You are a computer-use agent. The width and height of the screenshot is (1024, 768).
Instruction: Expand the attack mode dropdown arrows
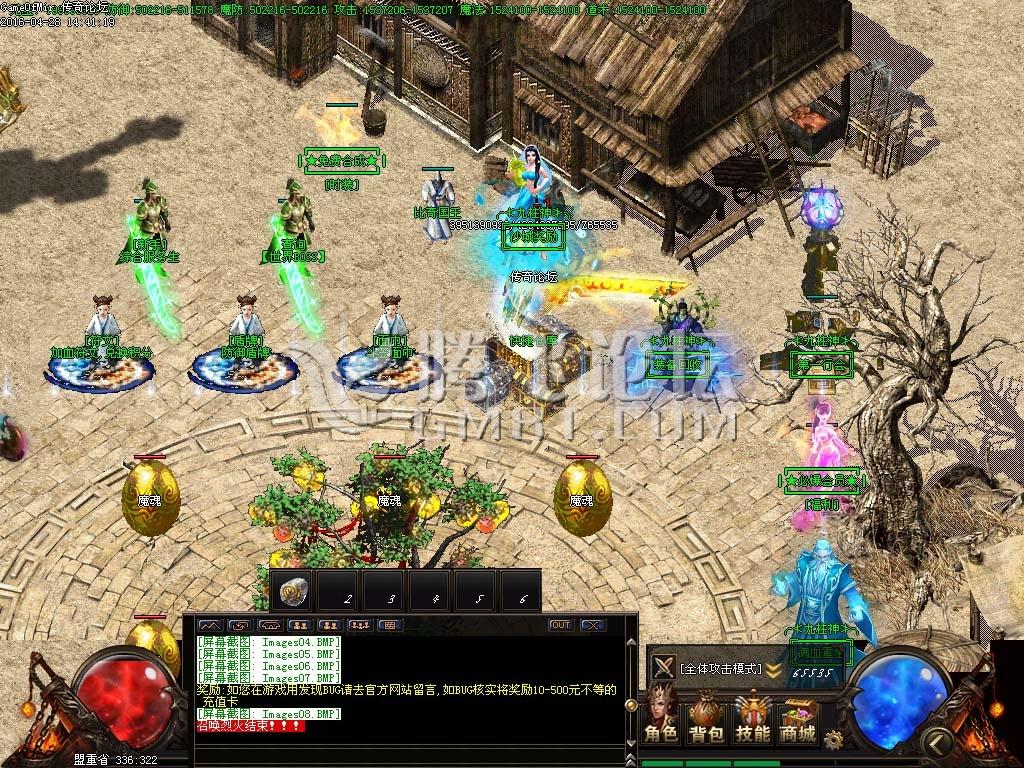[x=773, y=669]
